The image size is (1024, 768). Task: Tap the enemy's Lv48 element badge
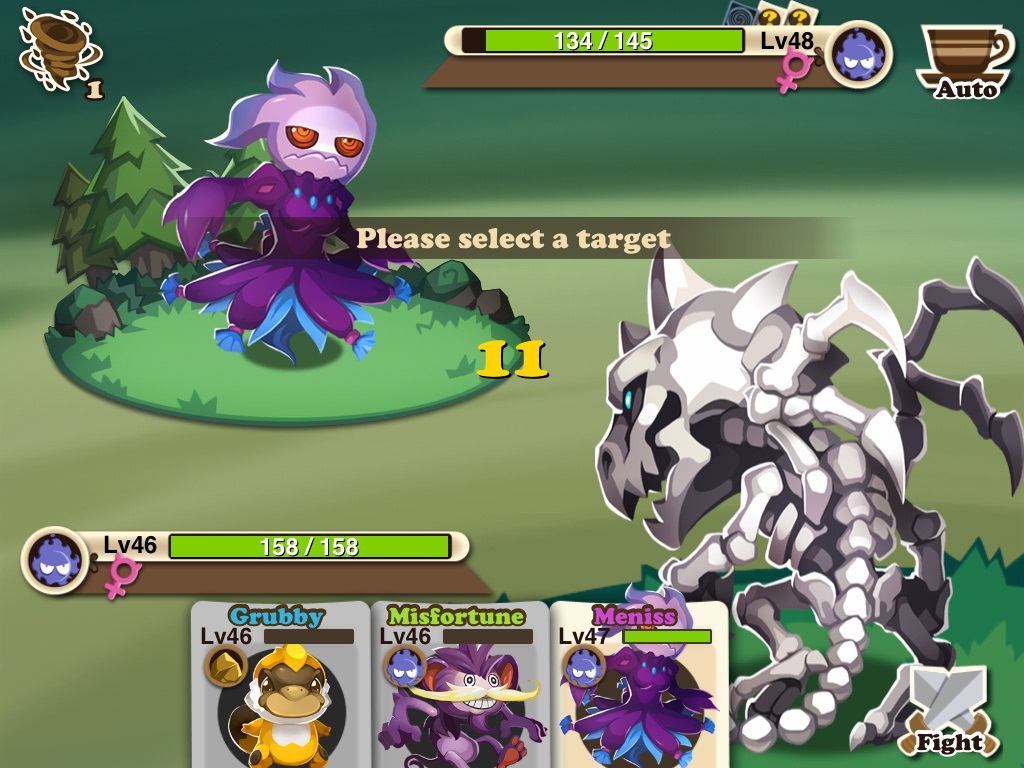(858, 55)
